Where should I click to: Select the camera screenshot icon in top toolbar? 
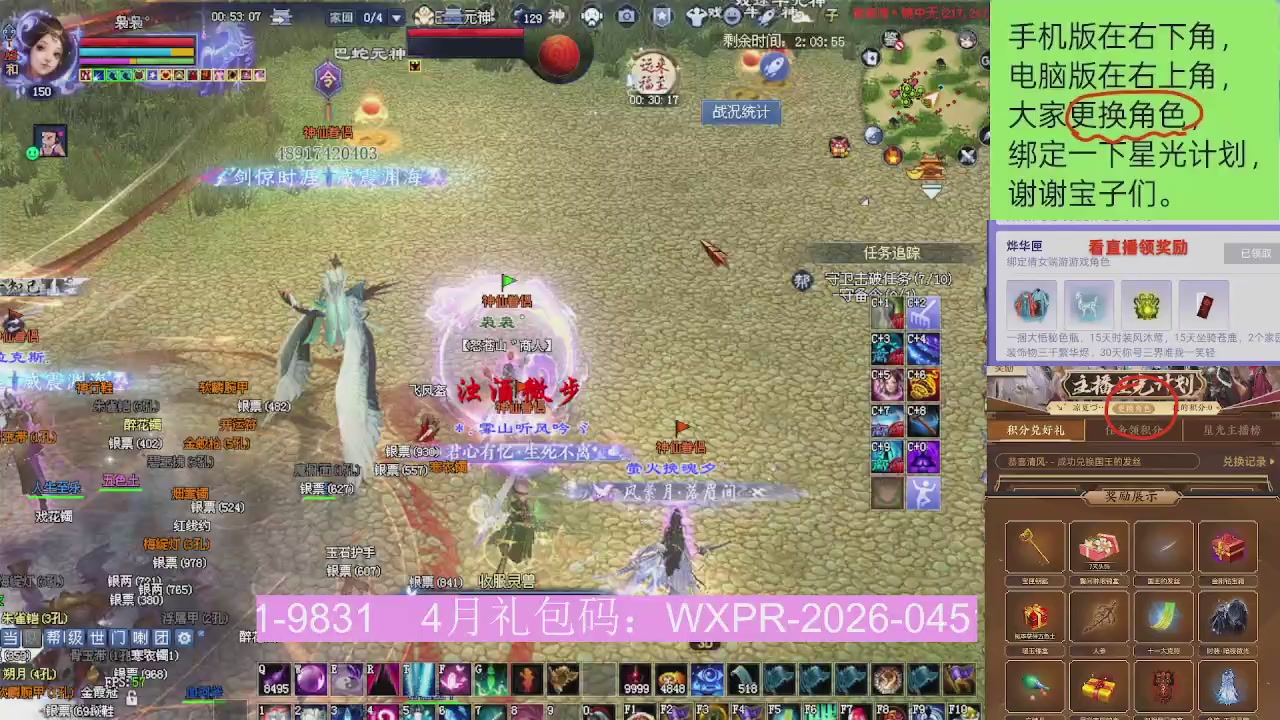click(625, 17)
